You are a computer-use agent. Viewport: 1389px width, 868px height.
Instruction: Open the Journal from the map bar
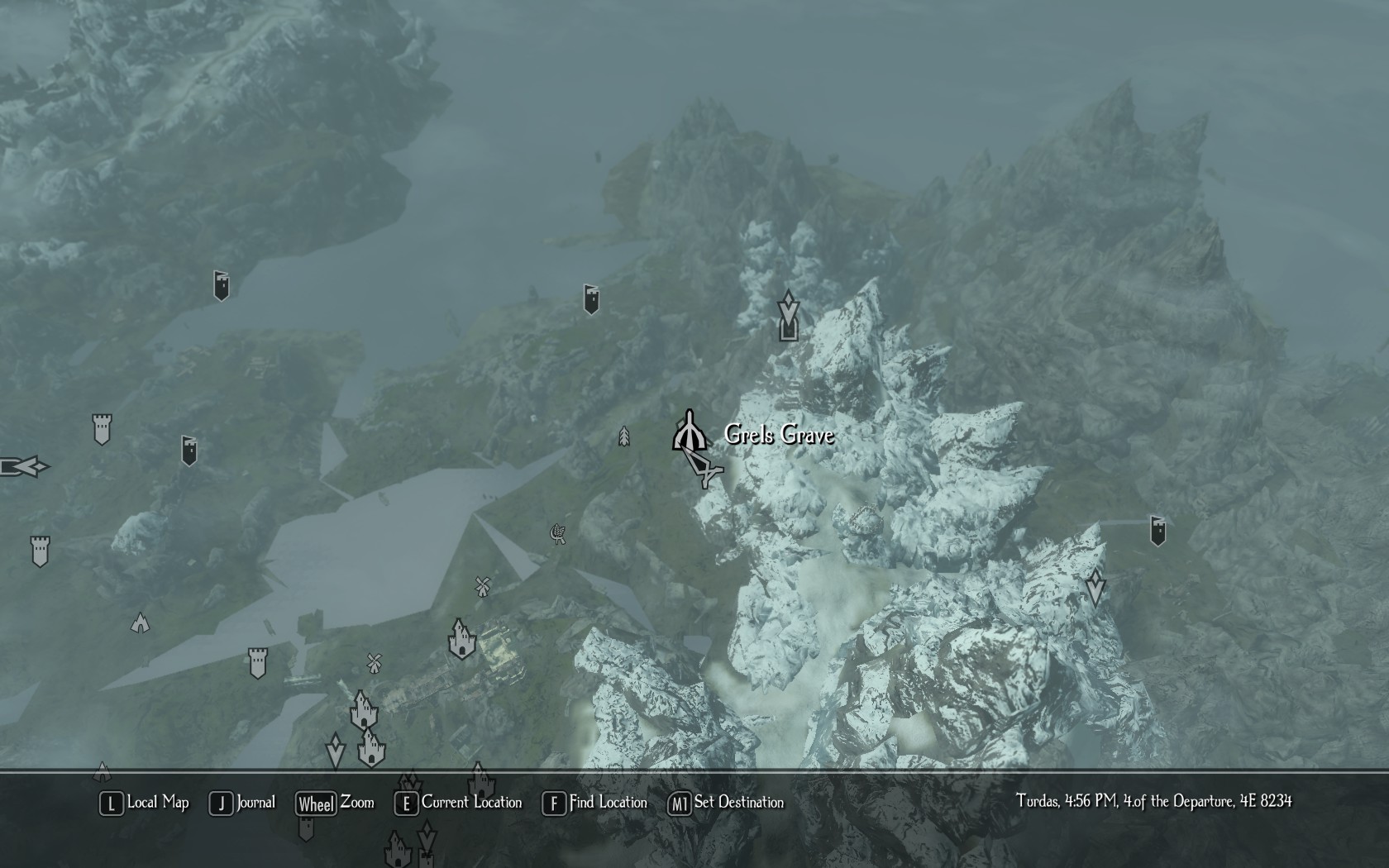click(243, 803)
